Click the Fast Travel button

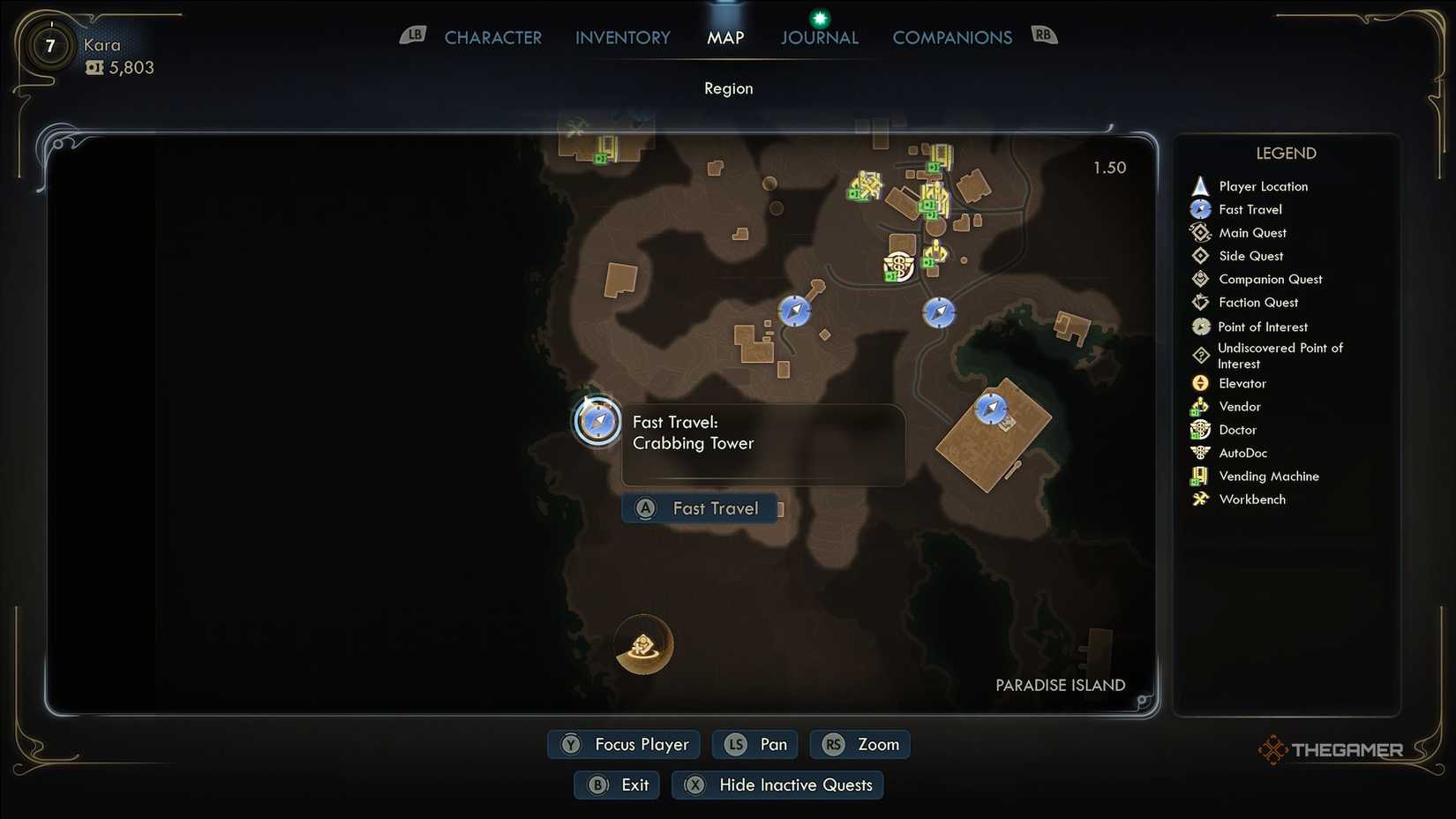700,507
